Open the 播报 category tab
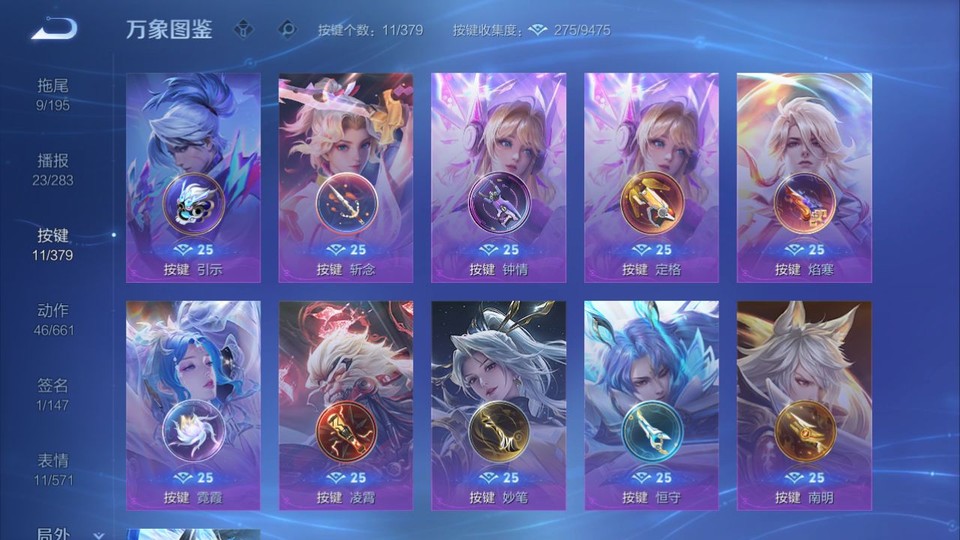Viewport: 960px width, 540px height. (53, 169)
